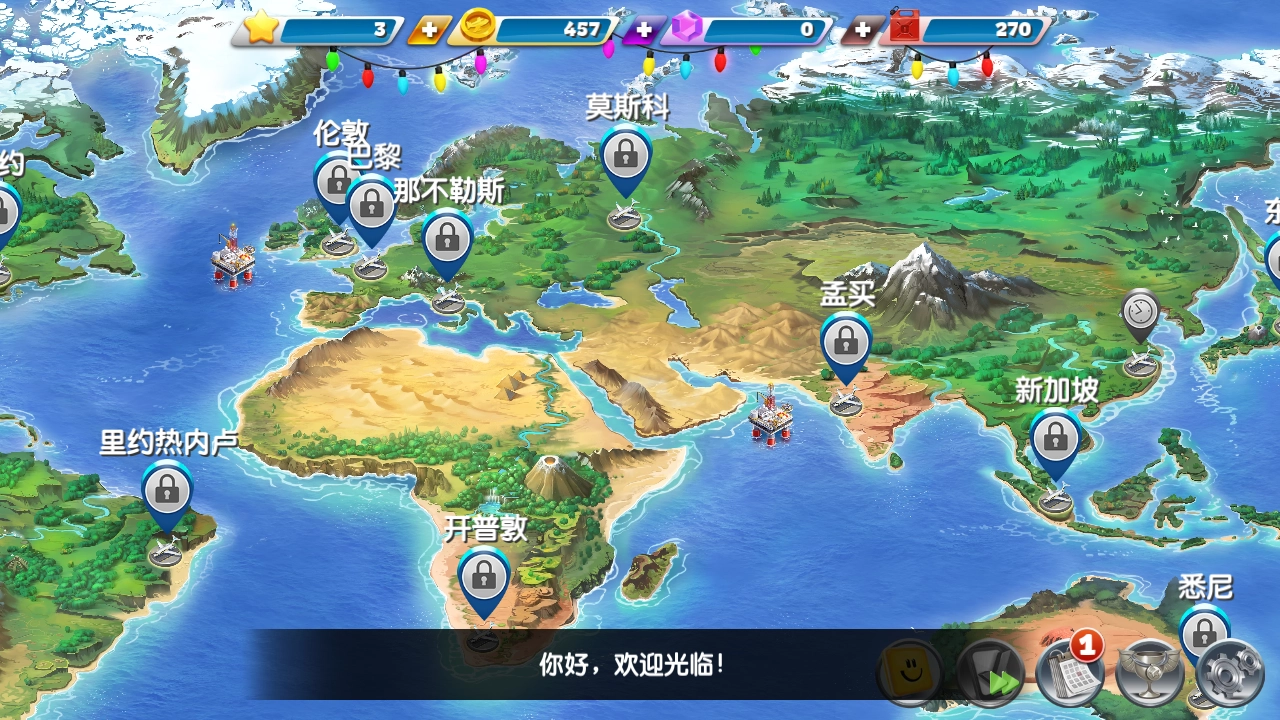
Task: Select the Cape Town (开普敦) marker
Action: coord(484,578)
